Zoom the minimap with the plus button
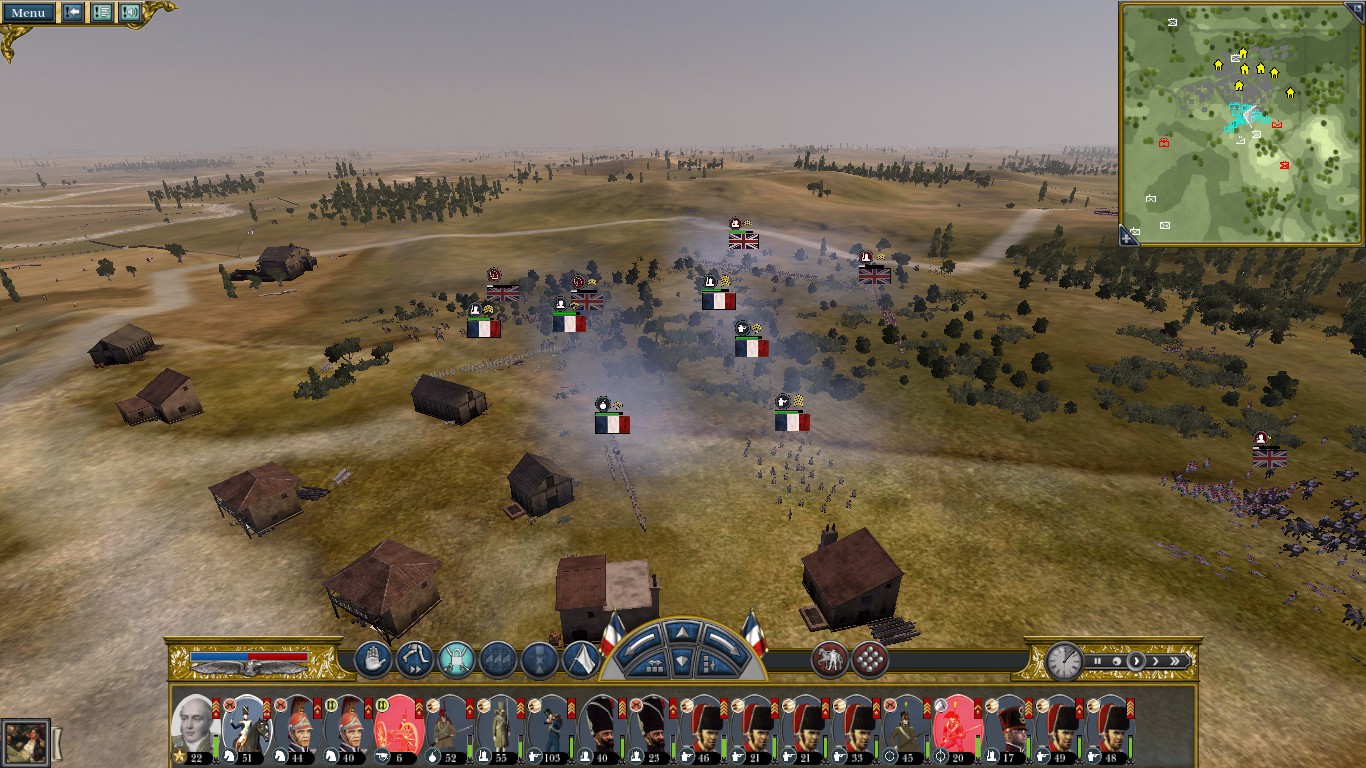This screenshot has height=768, width=1366. [1128, 237]
